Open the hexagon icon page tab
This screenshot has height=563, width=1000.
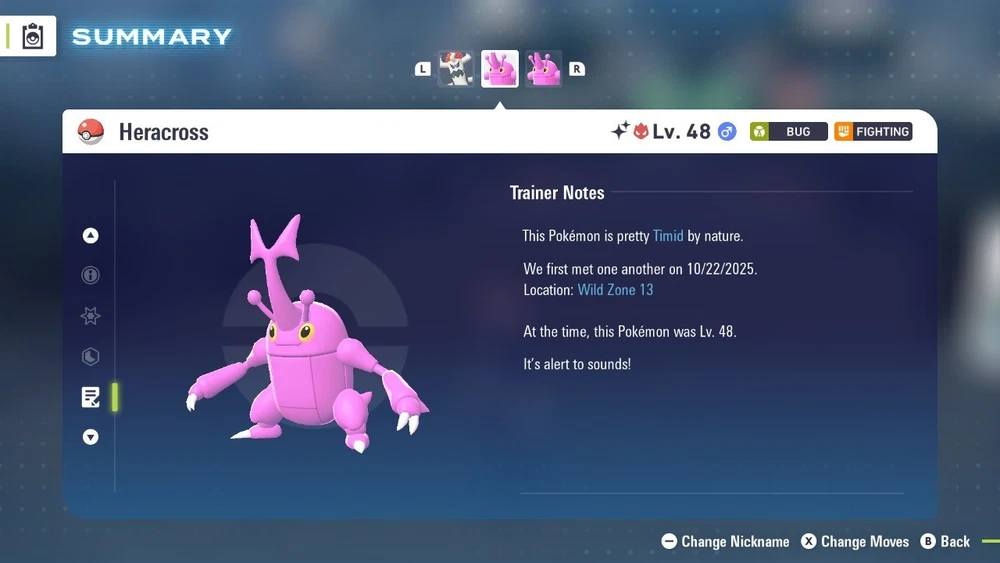[x=91, y=356]
